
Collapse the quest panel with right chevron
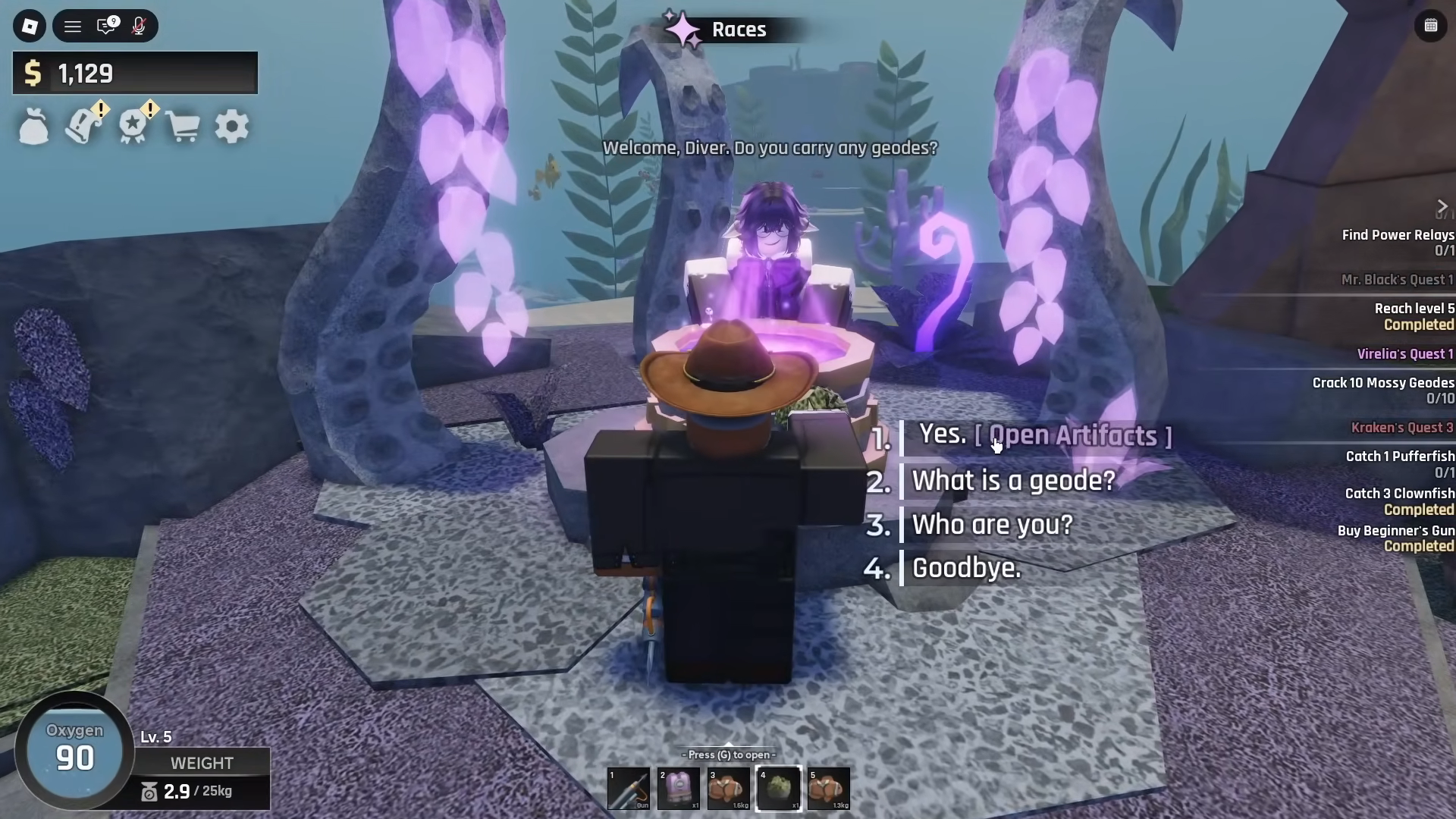[x=1442, y=206]
